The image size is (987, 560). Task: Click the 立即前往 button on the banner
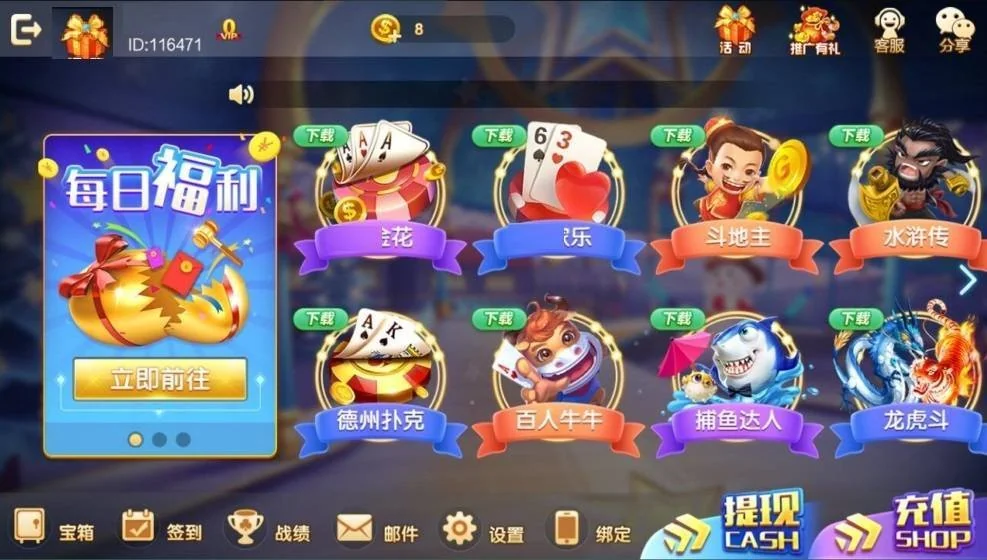click(160, 379)
